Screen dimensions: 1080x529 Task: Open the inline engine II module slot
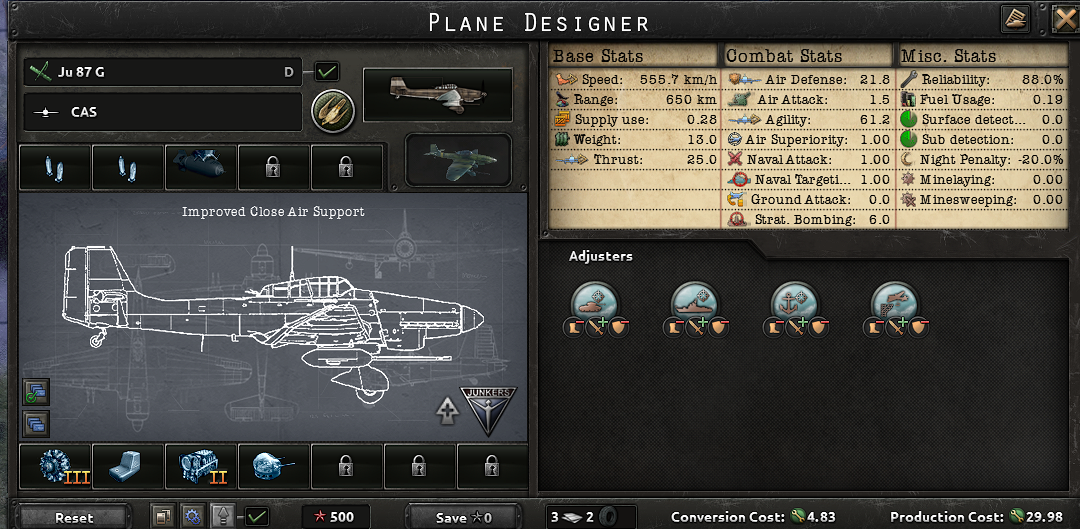[x=201, y=467]
